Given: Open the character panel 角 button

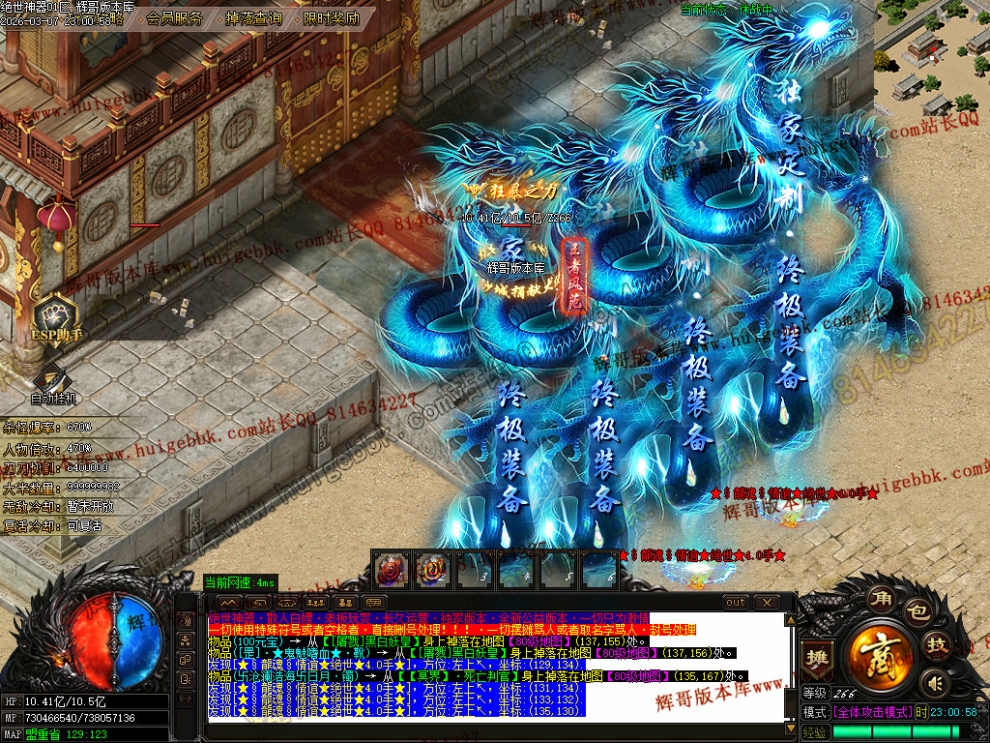Looking at the screenshot, I should pos(881,598).
